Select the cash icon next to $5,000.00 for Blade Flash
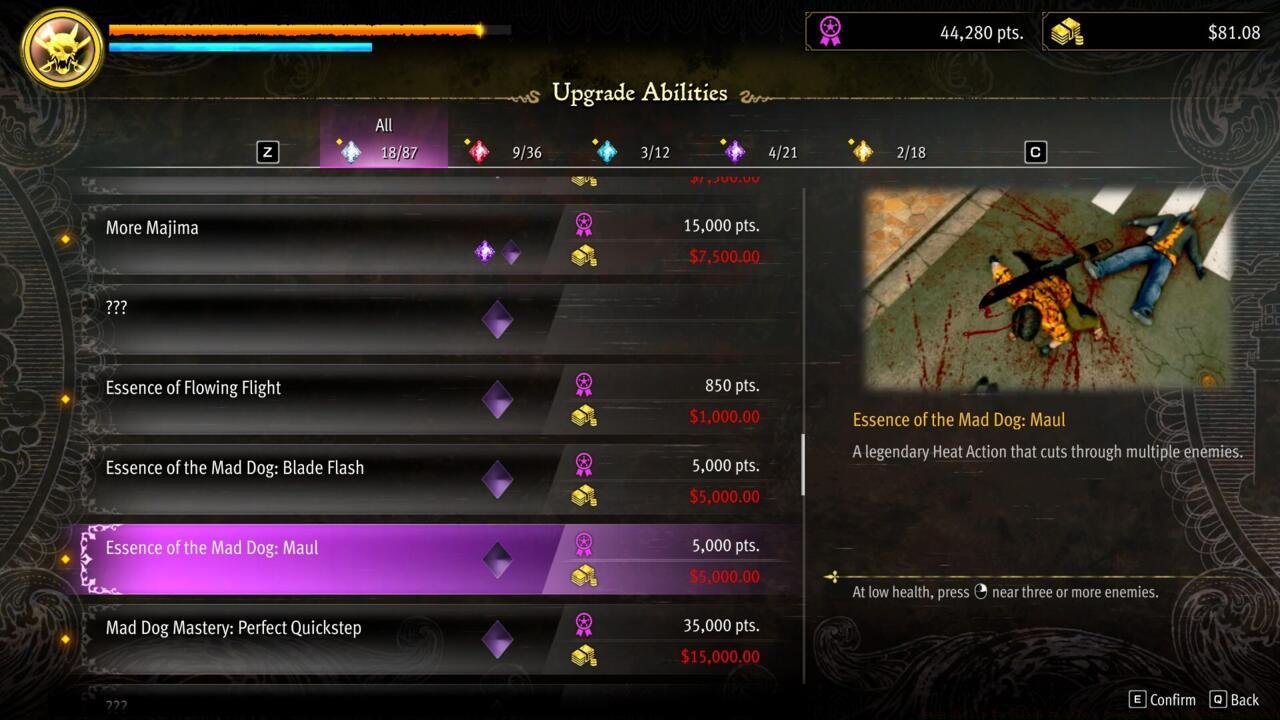Image resolution: width=1280 pixels, height=720 pixels. pyautogui.click(x=584, y=495)
